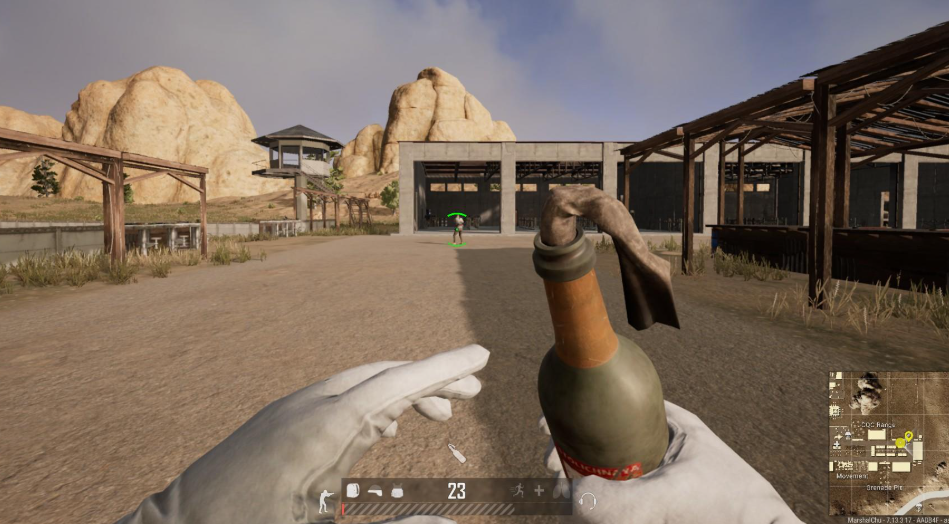
Task: Click the minimap of the training area
Action: click(x=886, y=441)
